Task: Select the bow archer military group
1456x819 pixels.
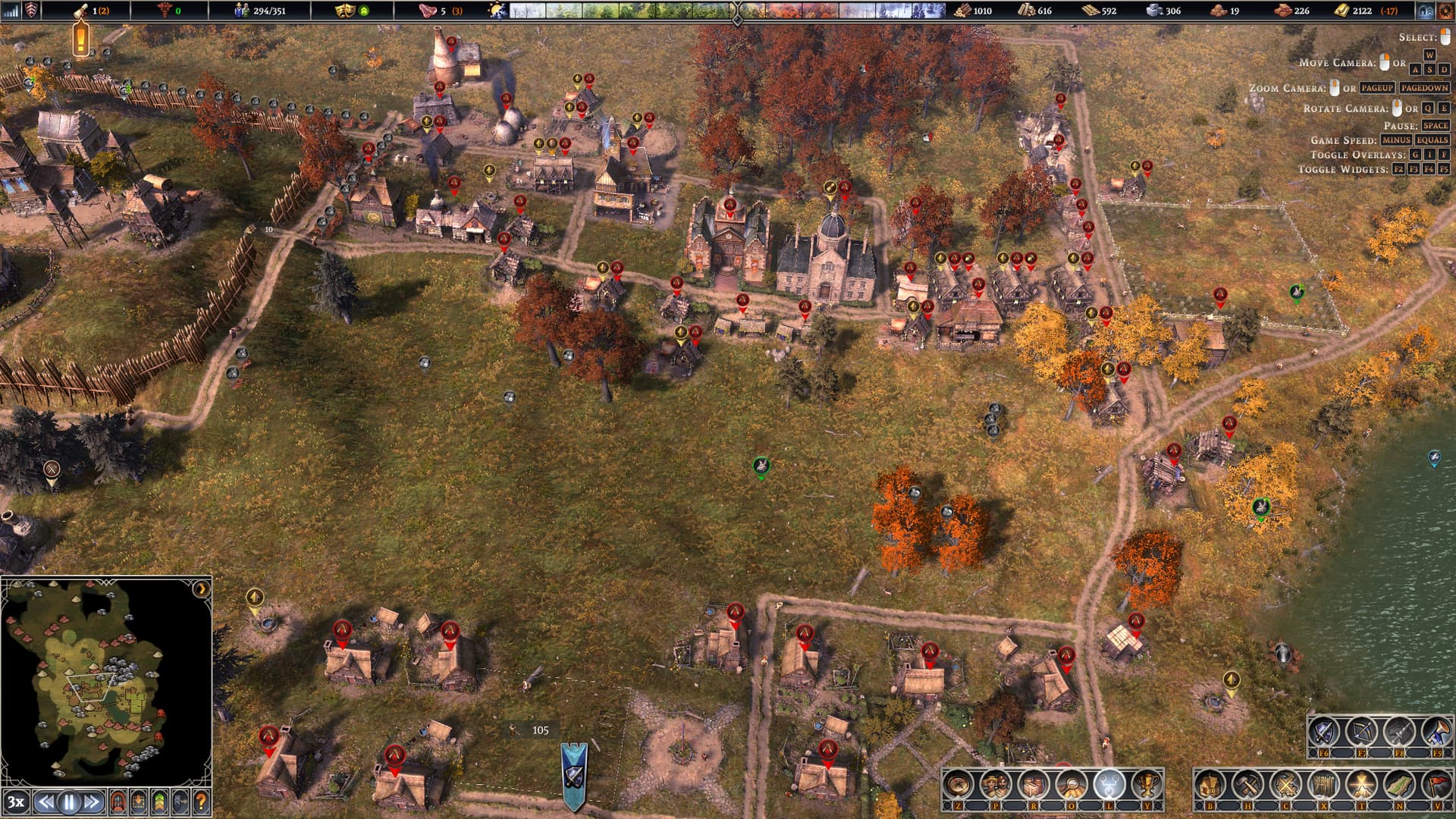Action: point(1362,733)
